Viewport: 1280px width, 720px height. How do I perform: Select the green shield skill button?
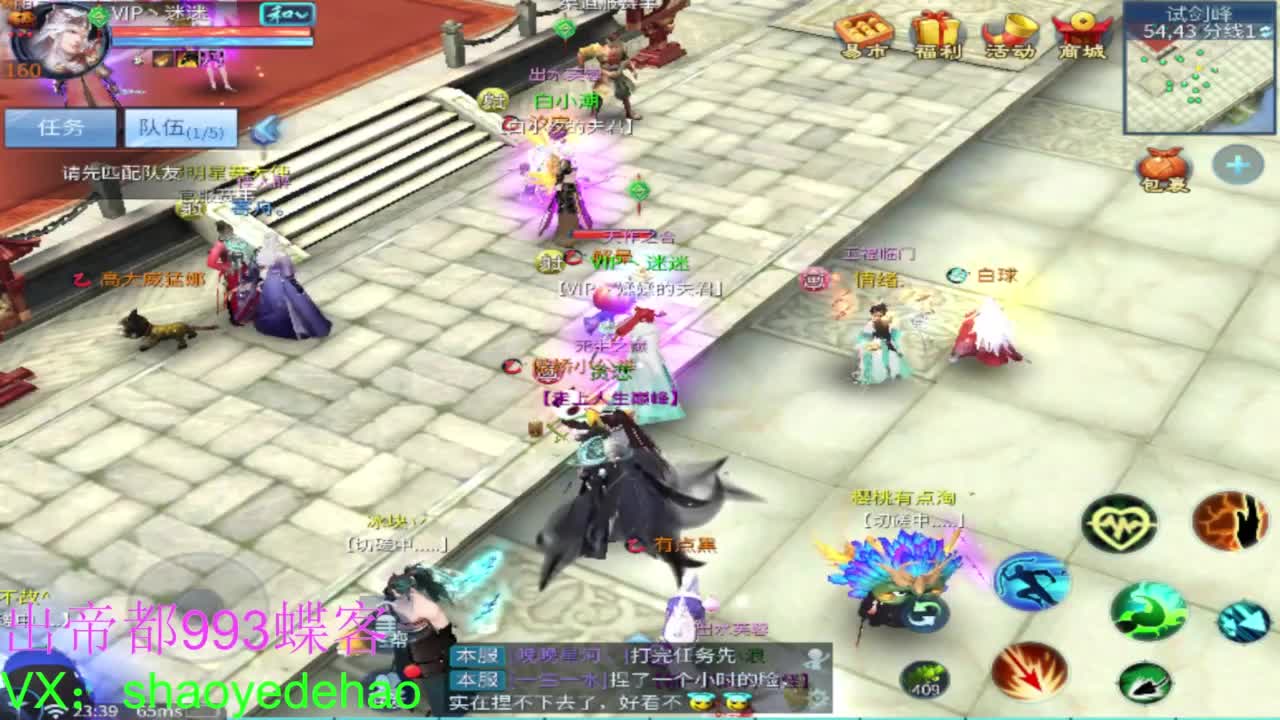(1147, 682)
